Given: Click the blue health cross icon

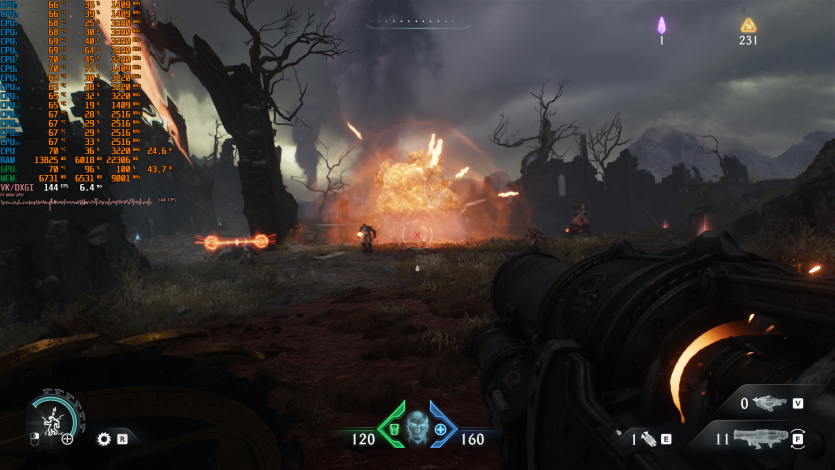Looking at the screenshot, I should click(441, 429).
